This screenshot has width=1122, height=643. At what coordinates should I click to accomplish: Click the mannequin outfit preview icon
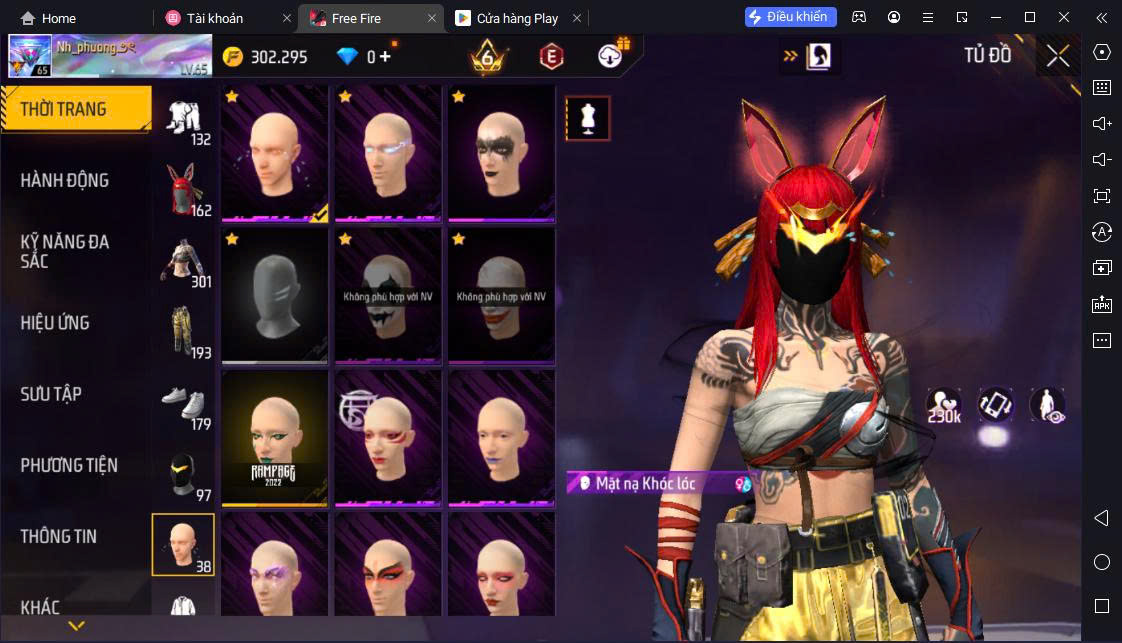[588, 118]
